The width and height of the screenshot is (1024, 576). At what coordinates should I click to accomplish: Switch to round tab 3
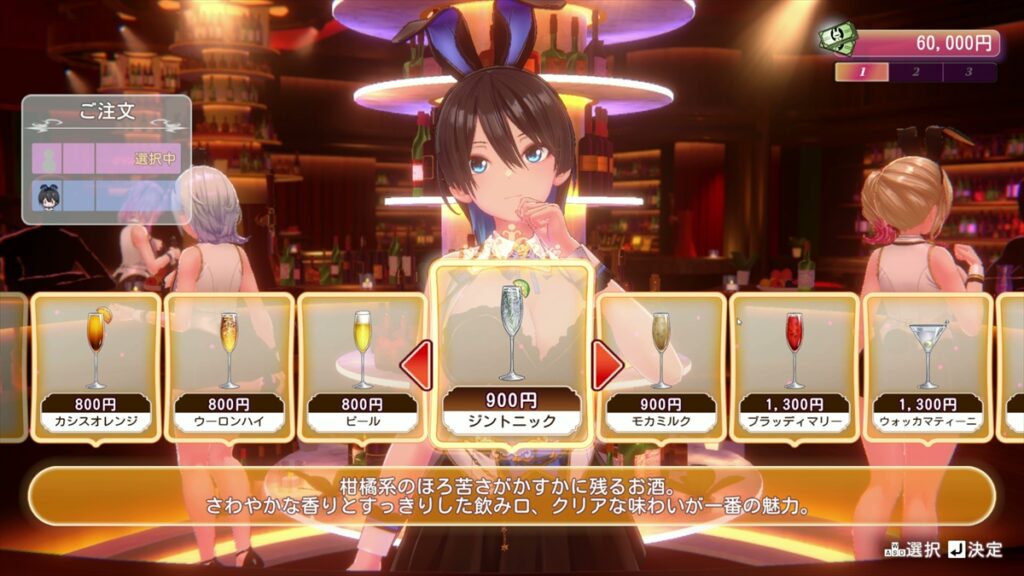(x=969, y=72)
